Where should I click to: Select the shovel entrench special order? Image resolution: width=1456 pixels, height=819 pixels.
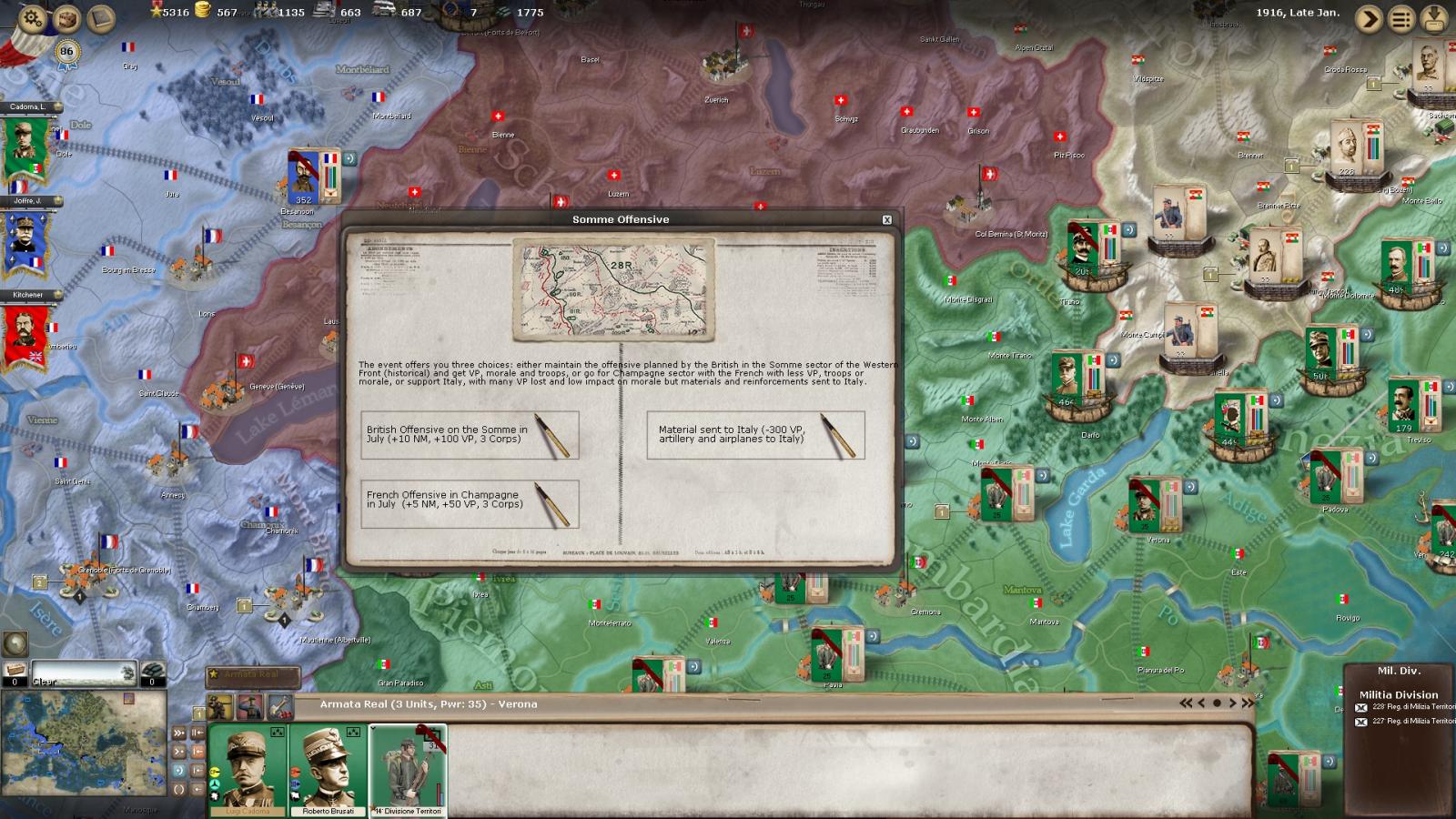click(x=279, y=706)
